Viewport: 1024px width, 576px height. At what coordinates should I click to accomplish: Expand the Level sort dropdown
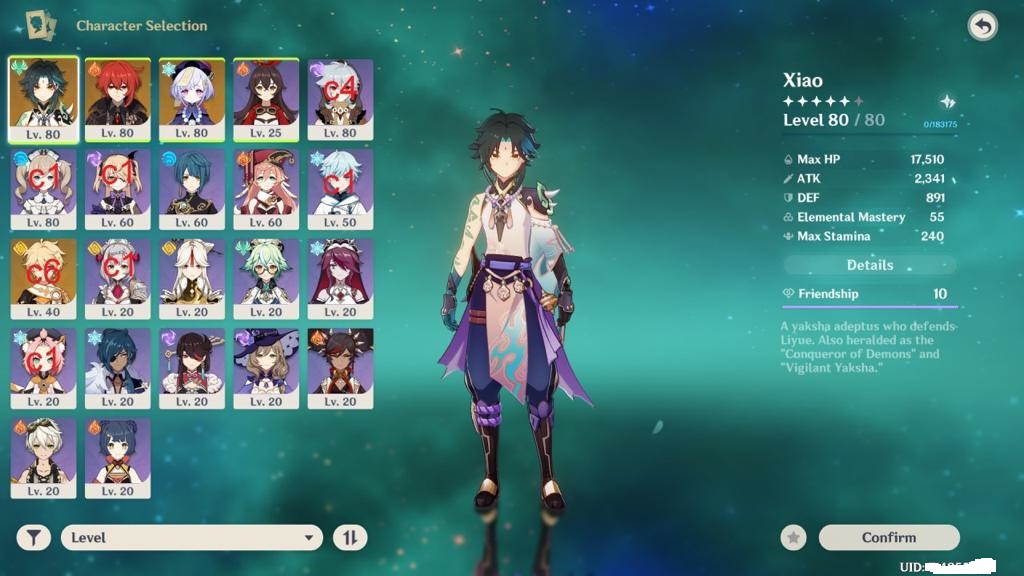192,538
